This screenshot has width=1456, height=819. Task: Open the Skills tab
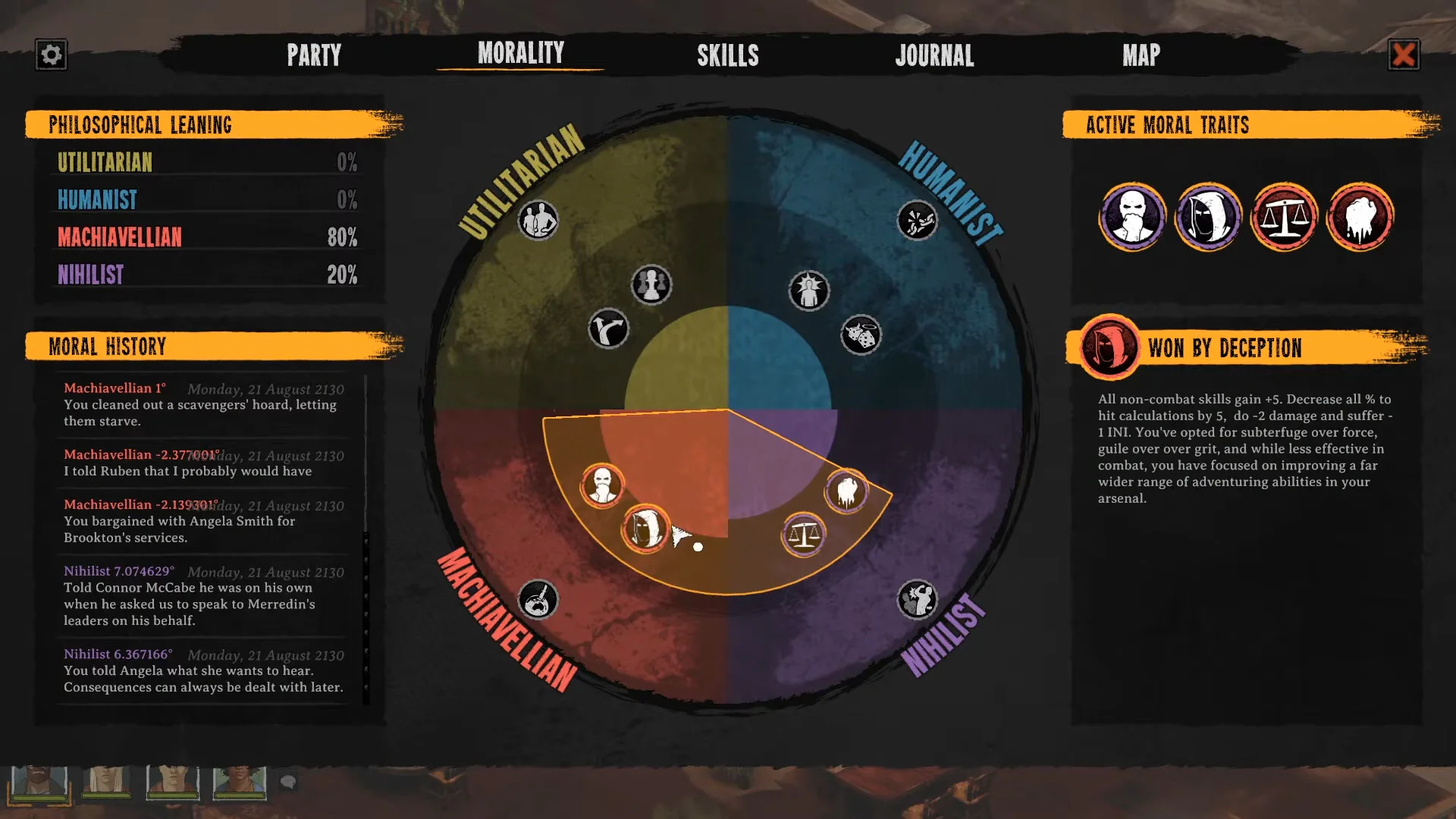tap(728, 55)
